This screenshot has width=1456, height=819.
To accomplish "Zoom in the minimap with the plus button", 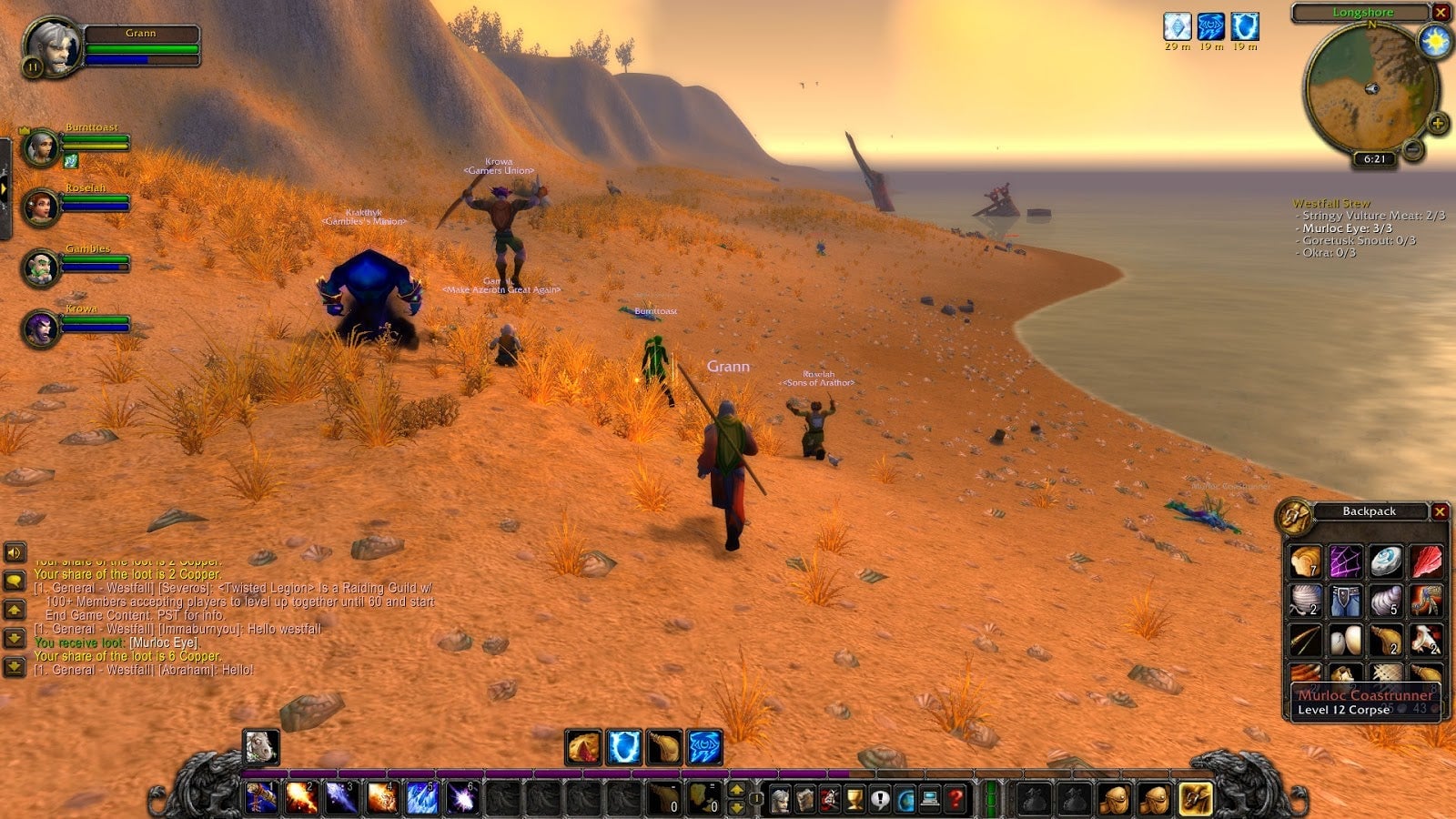I will coord(1438,124).
